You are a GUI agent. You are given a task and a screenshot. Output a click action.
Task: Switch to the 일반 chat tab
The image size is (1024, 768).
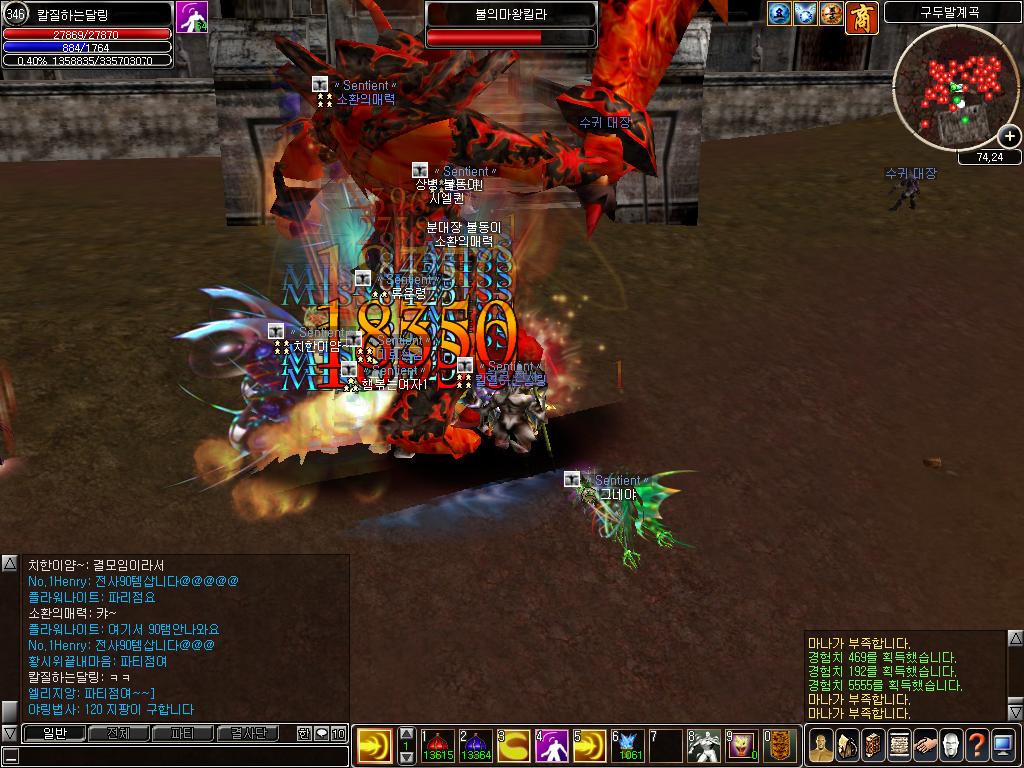[53, 733]
